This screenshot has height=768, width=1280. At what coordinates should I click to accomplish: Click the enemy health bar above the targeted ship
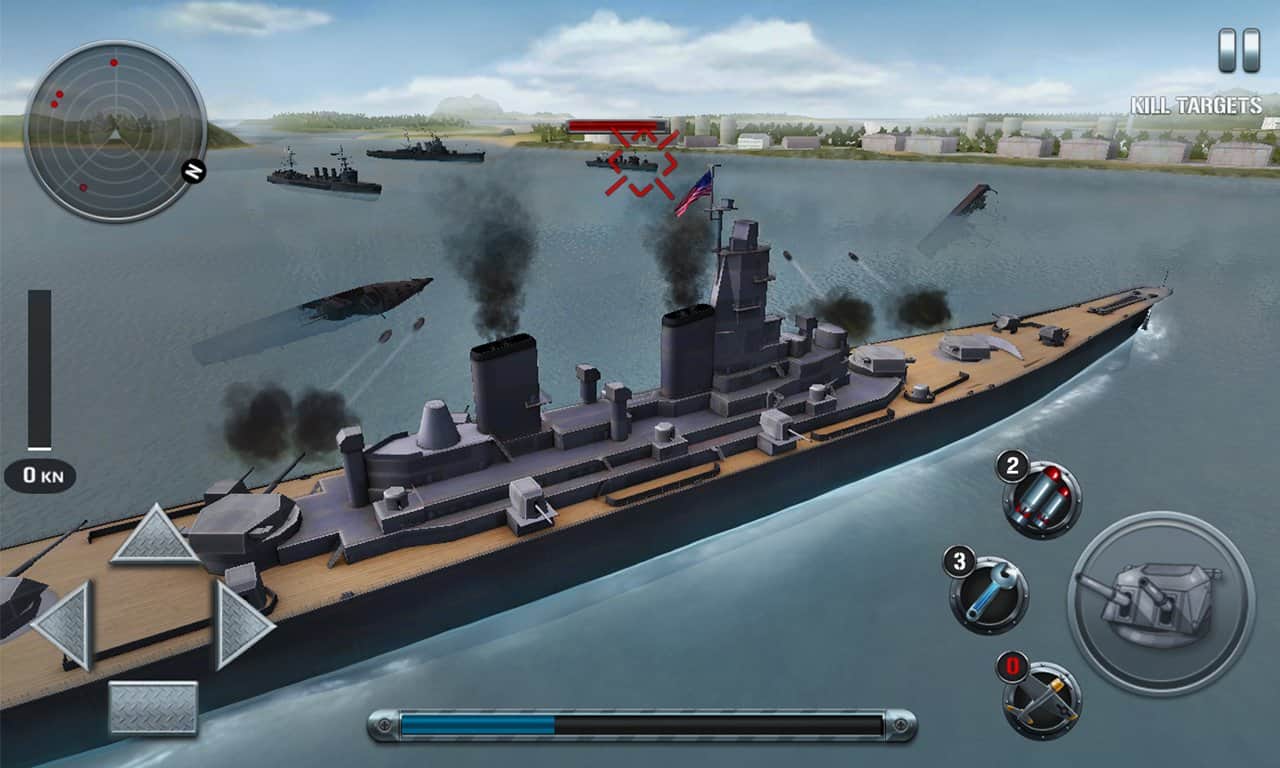tap(617, 122)
